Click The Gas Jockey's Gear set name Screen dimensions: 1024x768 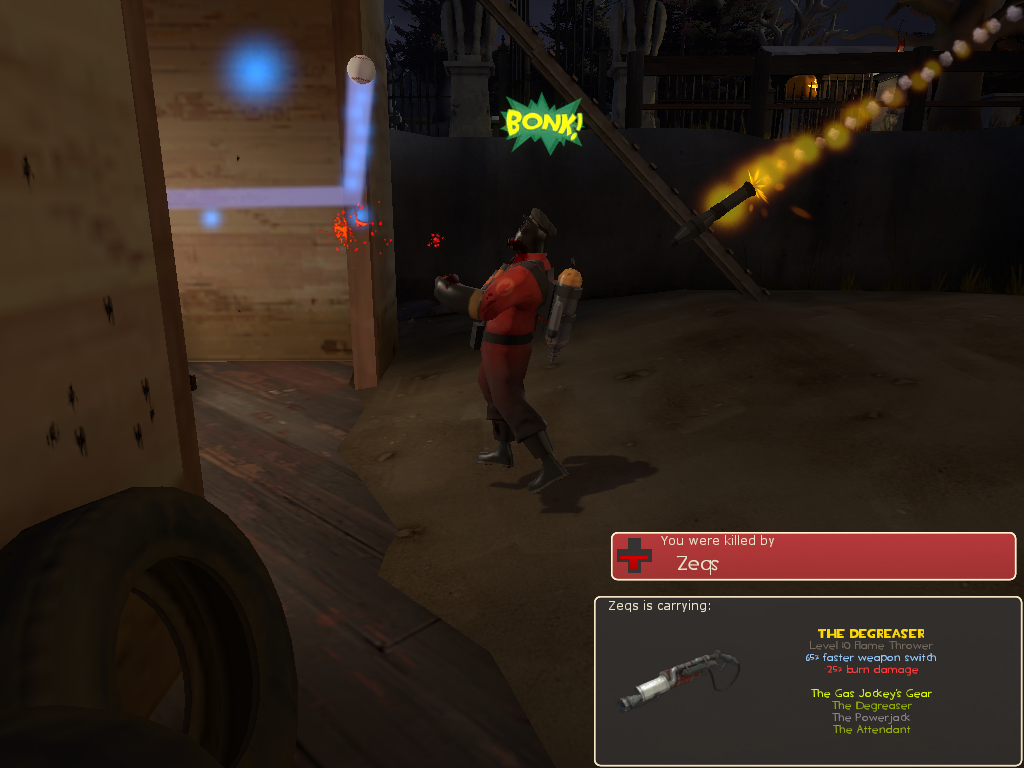tap(871, 694)
